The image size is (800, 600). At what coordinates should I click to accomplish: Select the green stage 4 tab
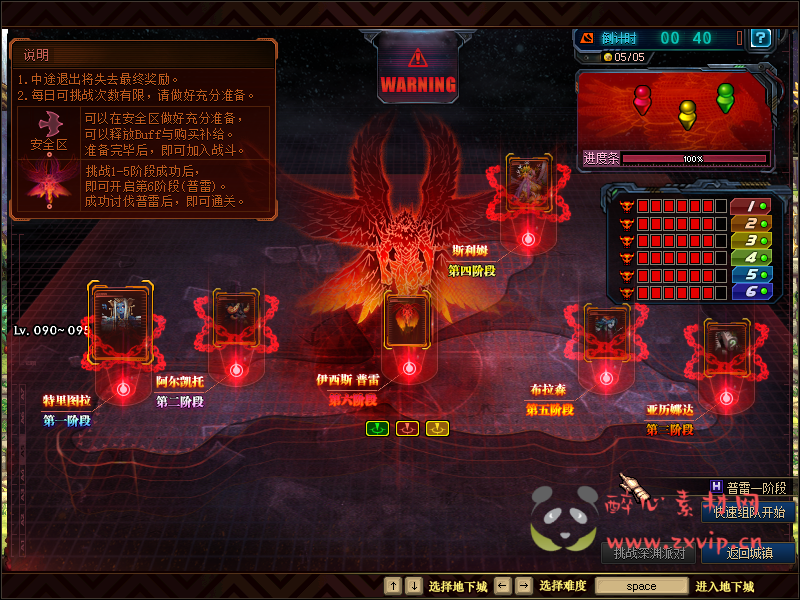pyautogui.click(x=749, y=257)
